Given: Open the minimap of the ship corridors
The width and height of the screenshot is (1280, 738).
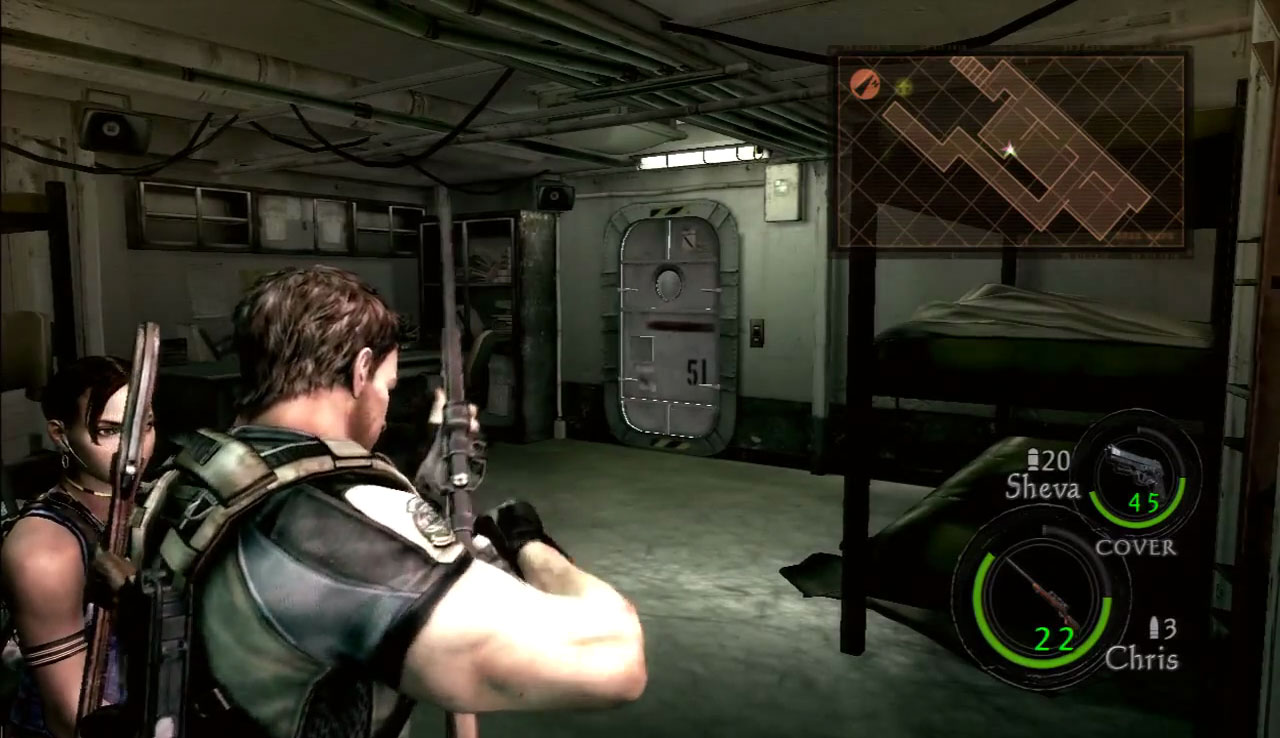Looking at the screenshot, I should pos(1010,152).
